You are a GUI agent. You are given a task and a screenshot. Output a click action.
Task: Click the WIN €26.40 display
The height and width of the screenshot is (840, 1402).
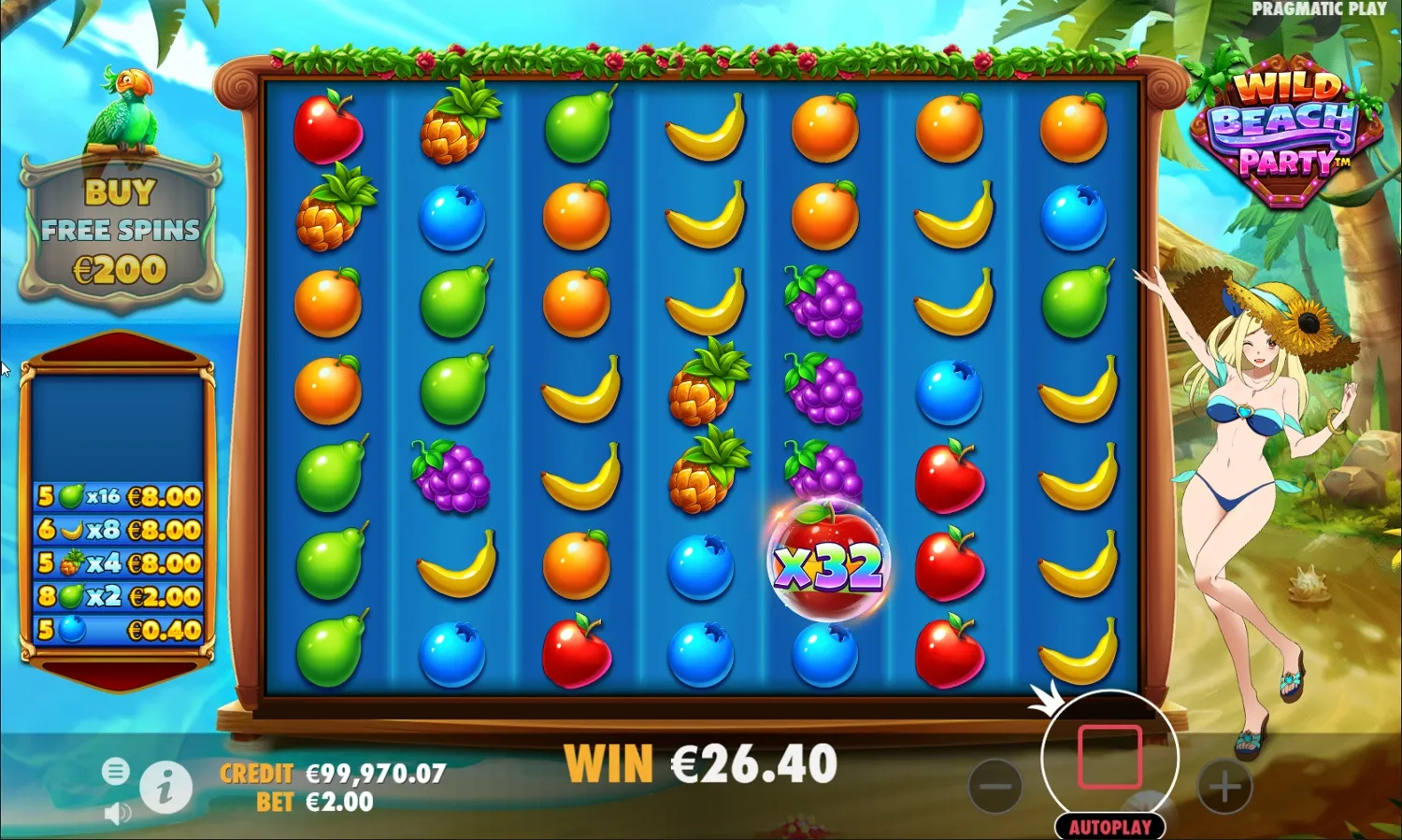[701, 762]
